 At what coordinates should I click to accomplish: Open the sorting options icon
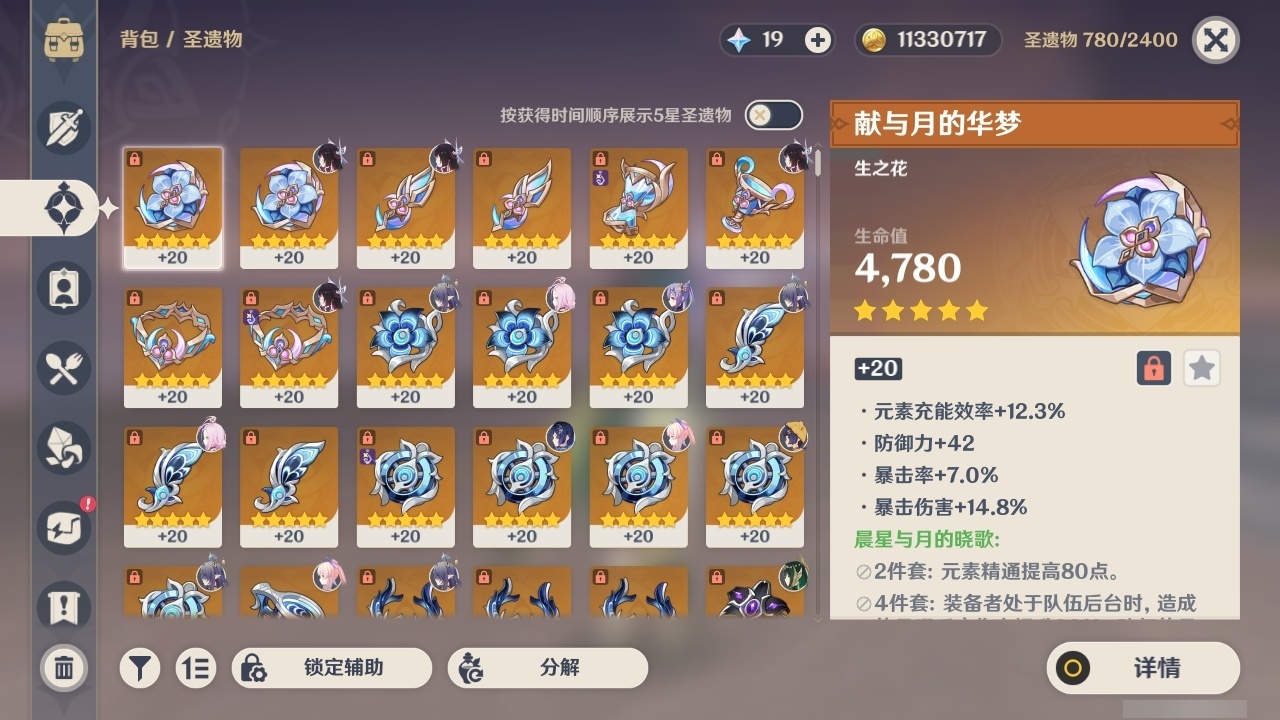point(196,668)
